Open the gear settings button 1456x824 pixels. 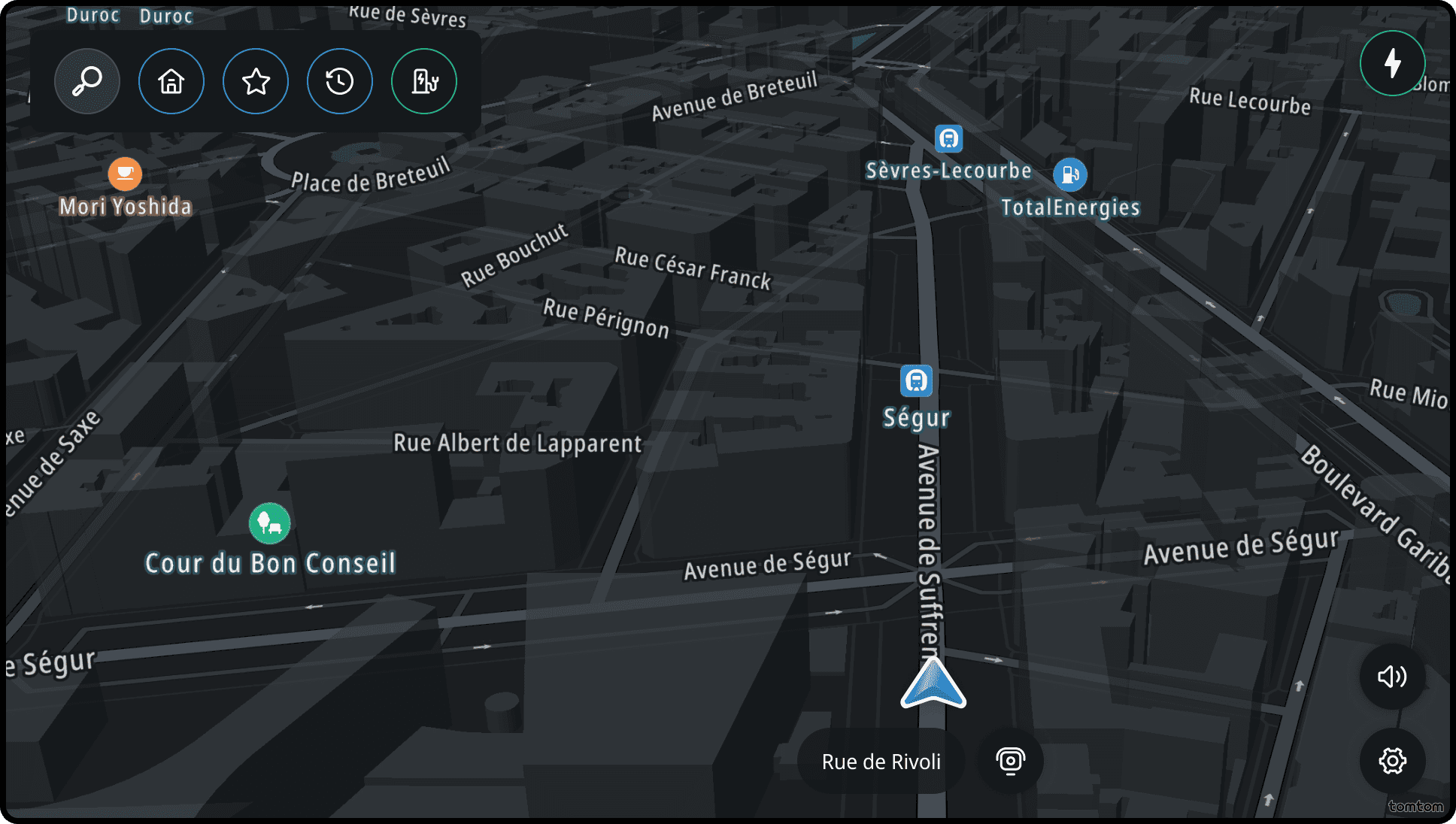(x=1392, y=761)
